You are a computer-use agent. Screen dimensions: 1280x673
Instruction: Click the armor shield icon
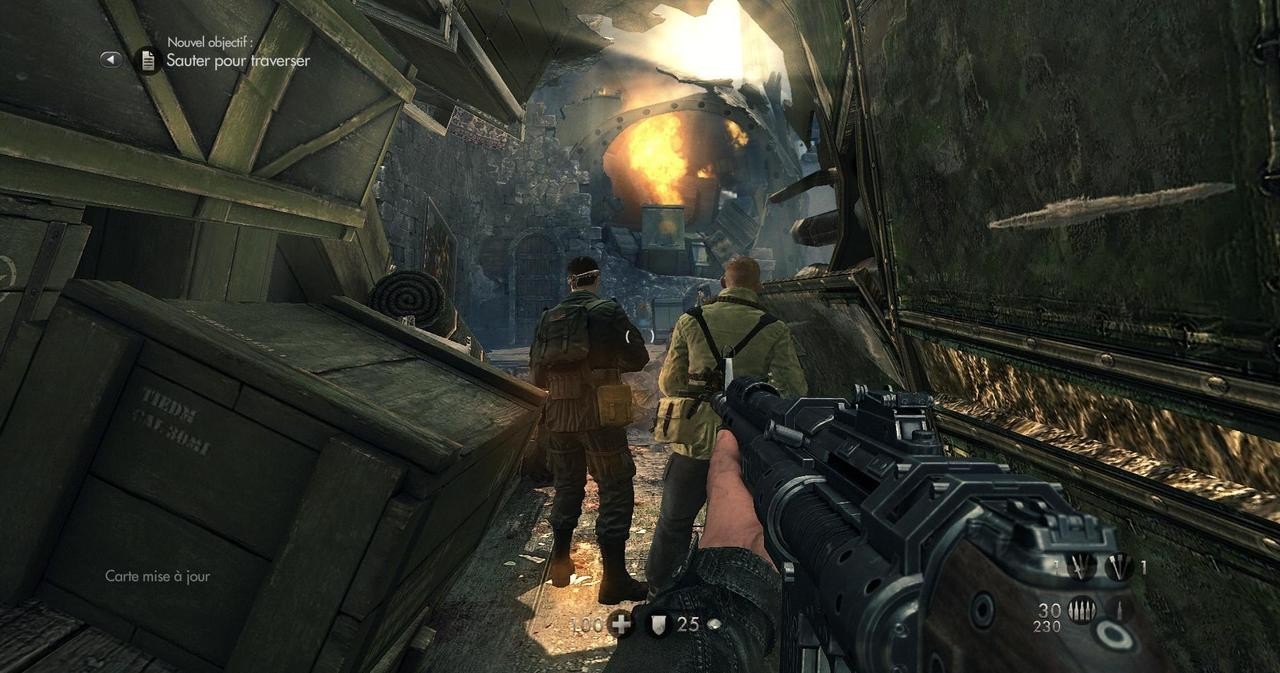pyautogui.click(x=658, y=625)
